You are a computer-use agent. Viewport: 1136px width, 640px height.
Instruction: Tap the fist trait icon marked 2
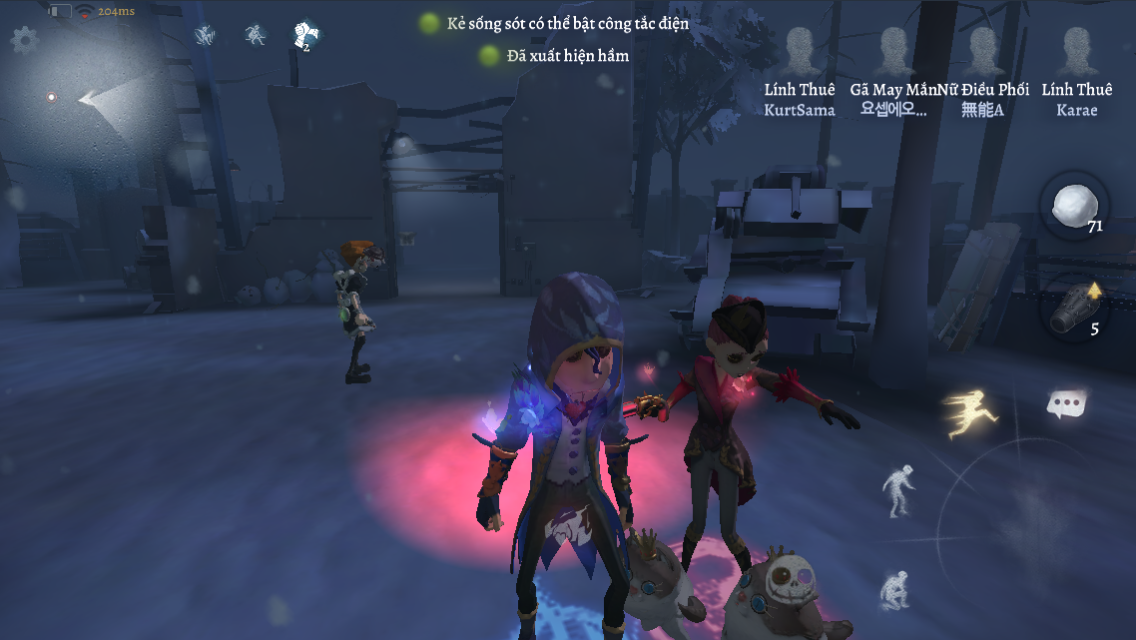click(305, 36)
